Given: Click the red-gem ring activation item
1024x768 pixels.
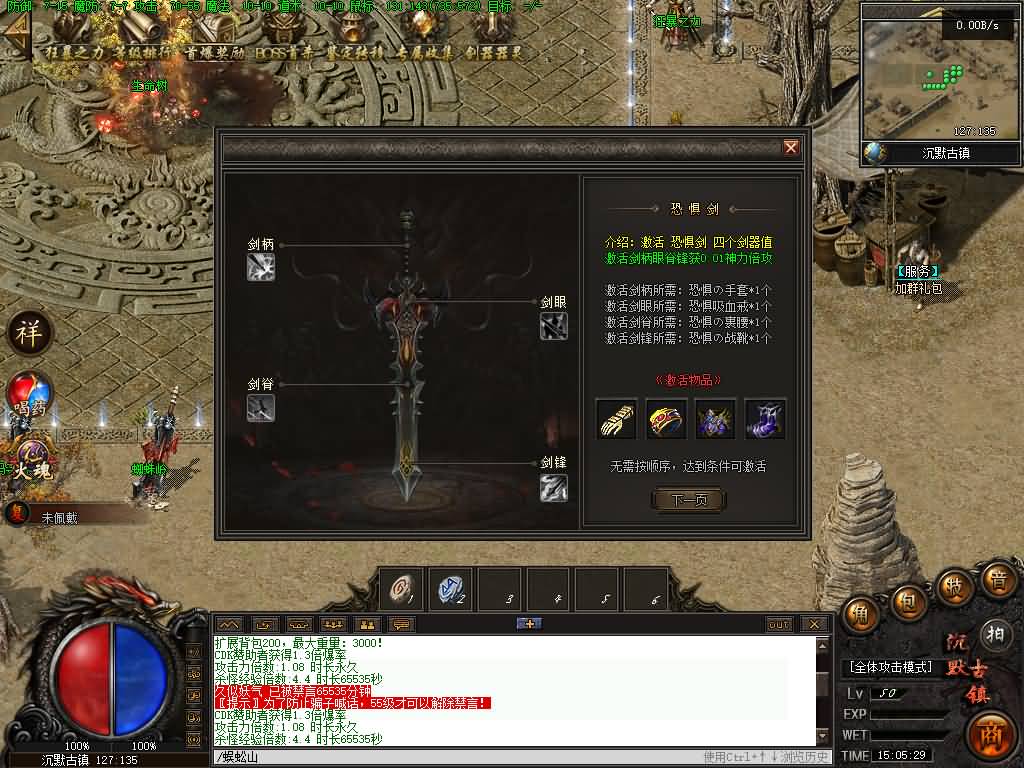Looking at the screenshot, I should coord(666,419).
